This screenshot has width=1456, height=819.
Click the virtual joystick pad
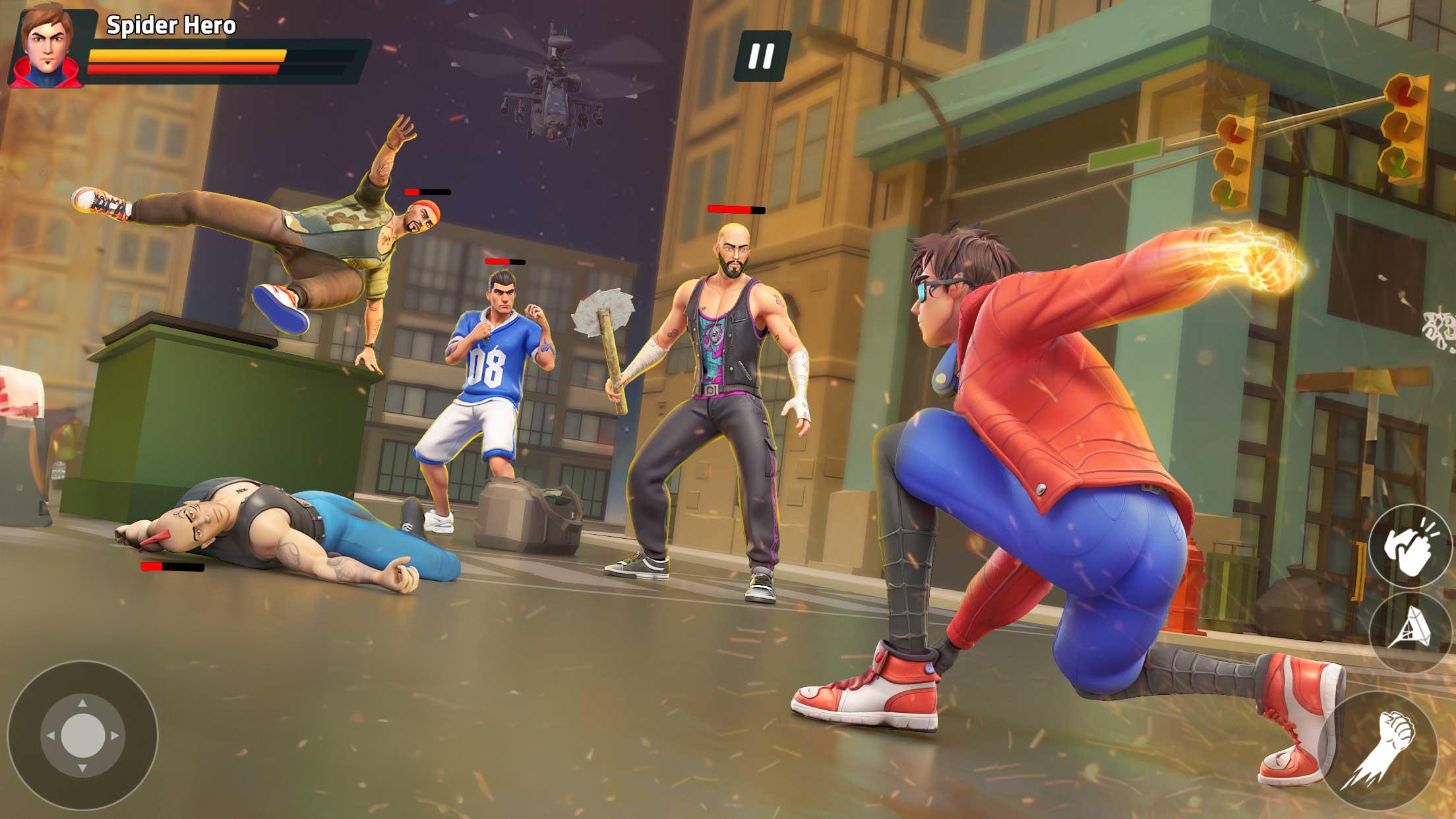click(82, 735)
